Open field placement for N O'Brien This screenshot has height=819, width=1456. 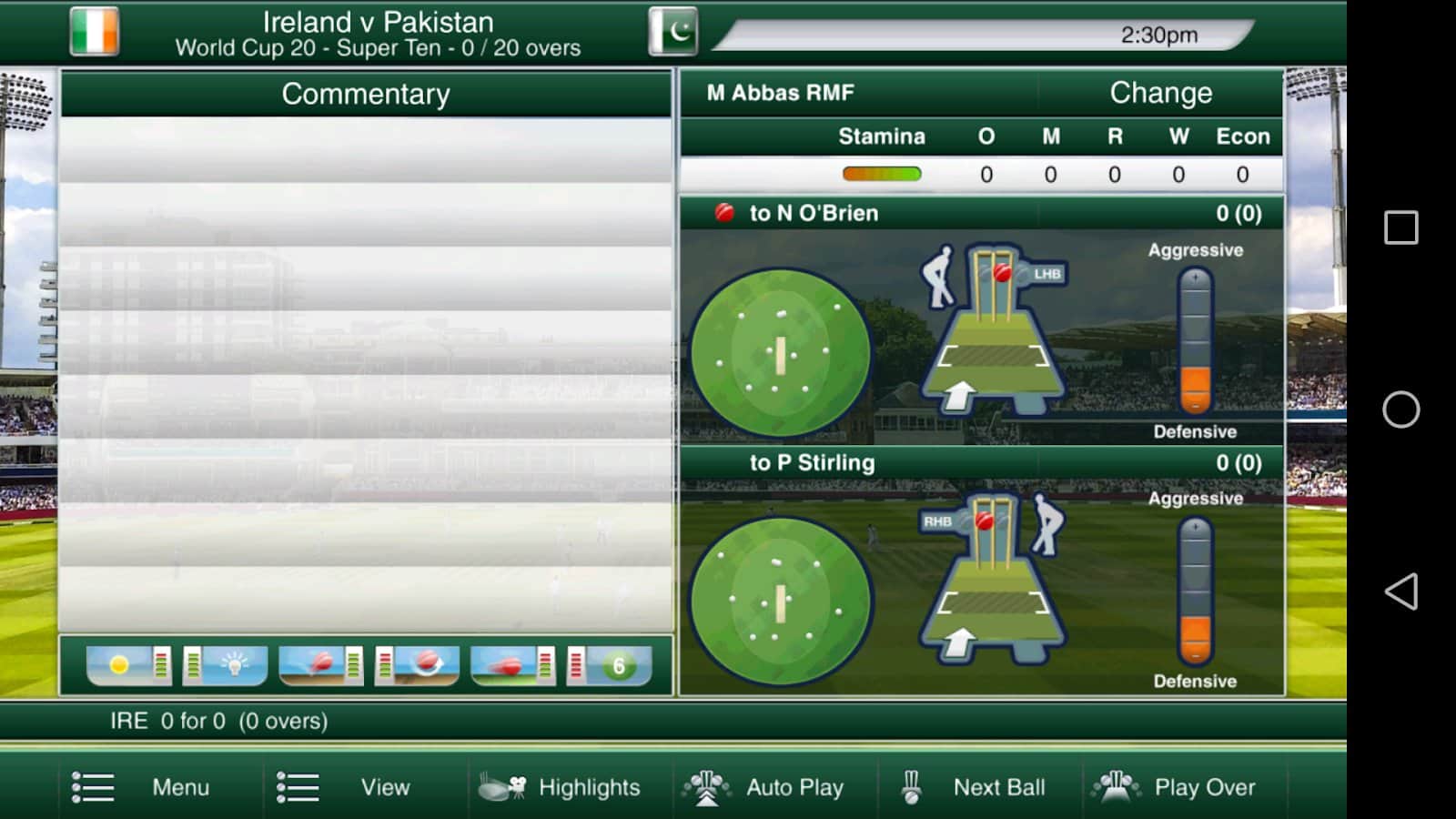click(x=780, y=353)
